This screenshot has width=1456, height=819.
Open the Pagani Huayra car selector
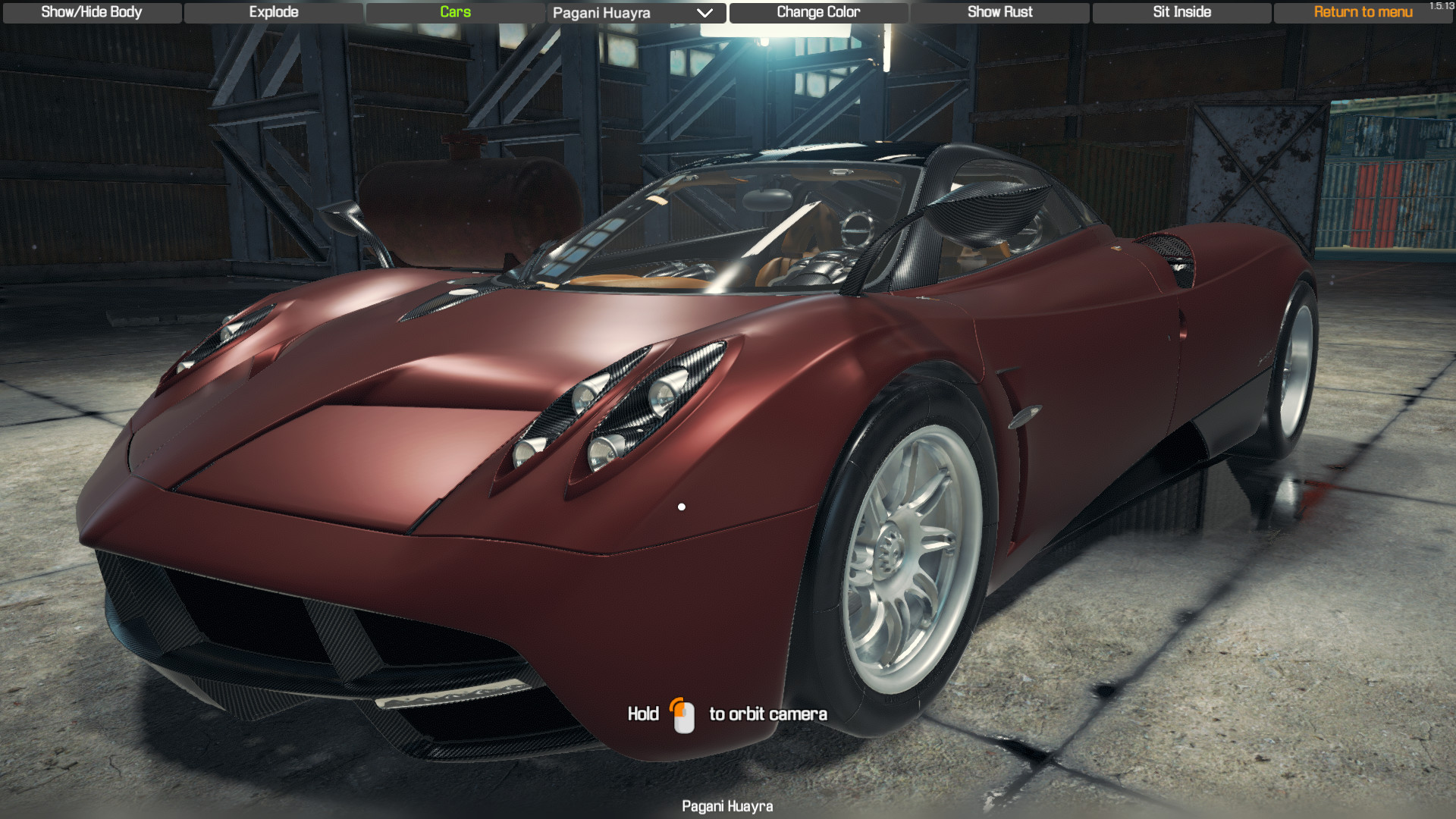(635, 13)
